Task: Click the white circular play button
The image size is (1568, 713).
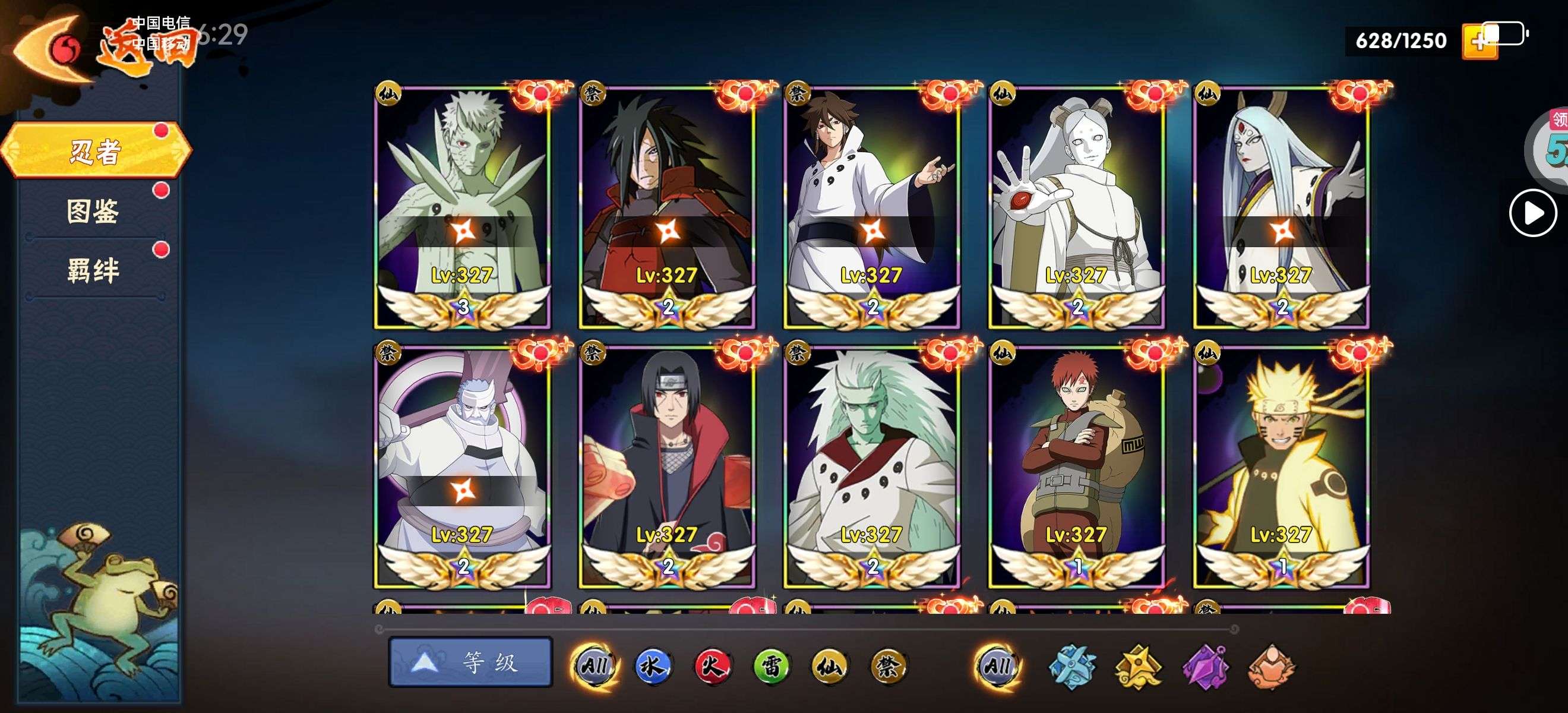Action: (1533, 213)
